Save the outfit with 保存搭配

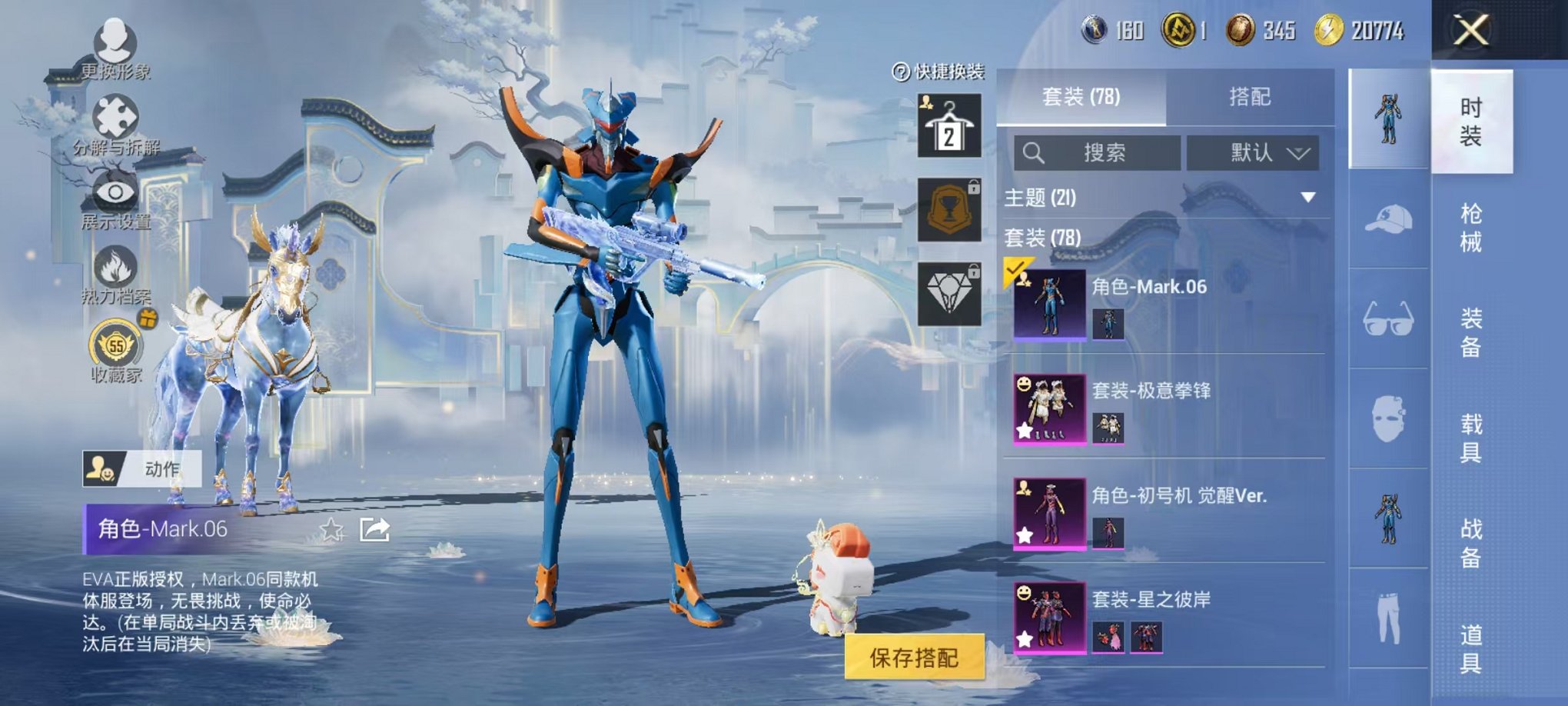914,657
